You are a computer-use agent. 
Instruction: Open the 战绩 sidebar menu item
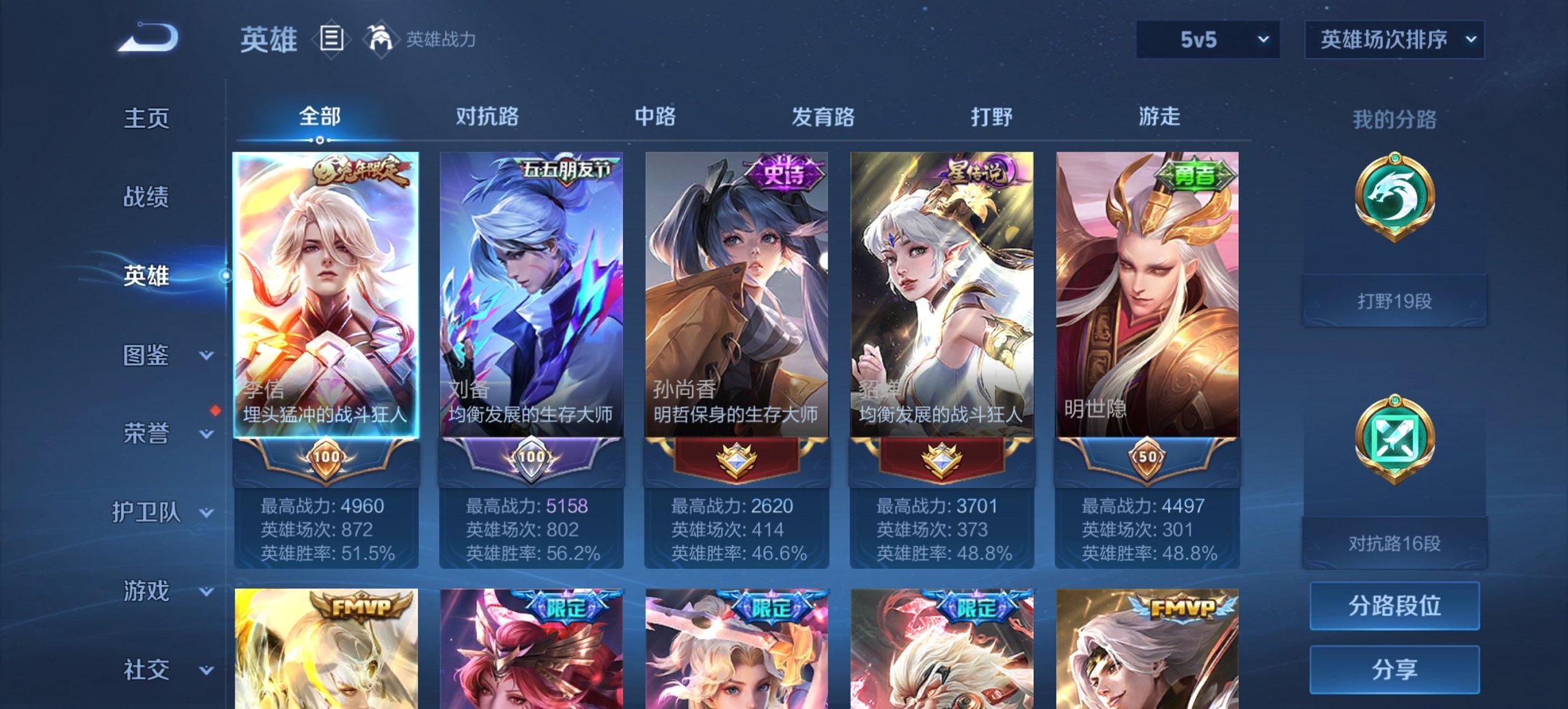[148, 198]
